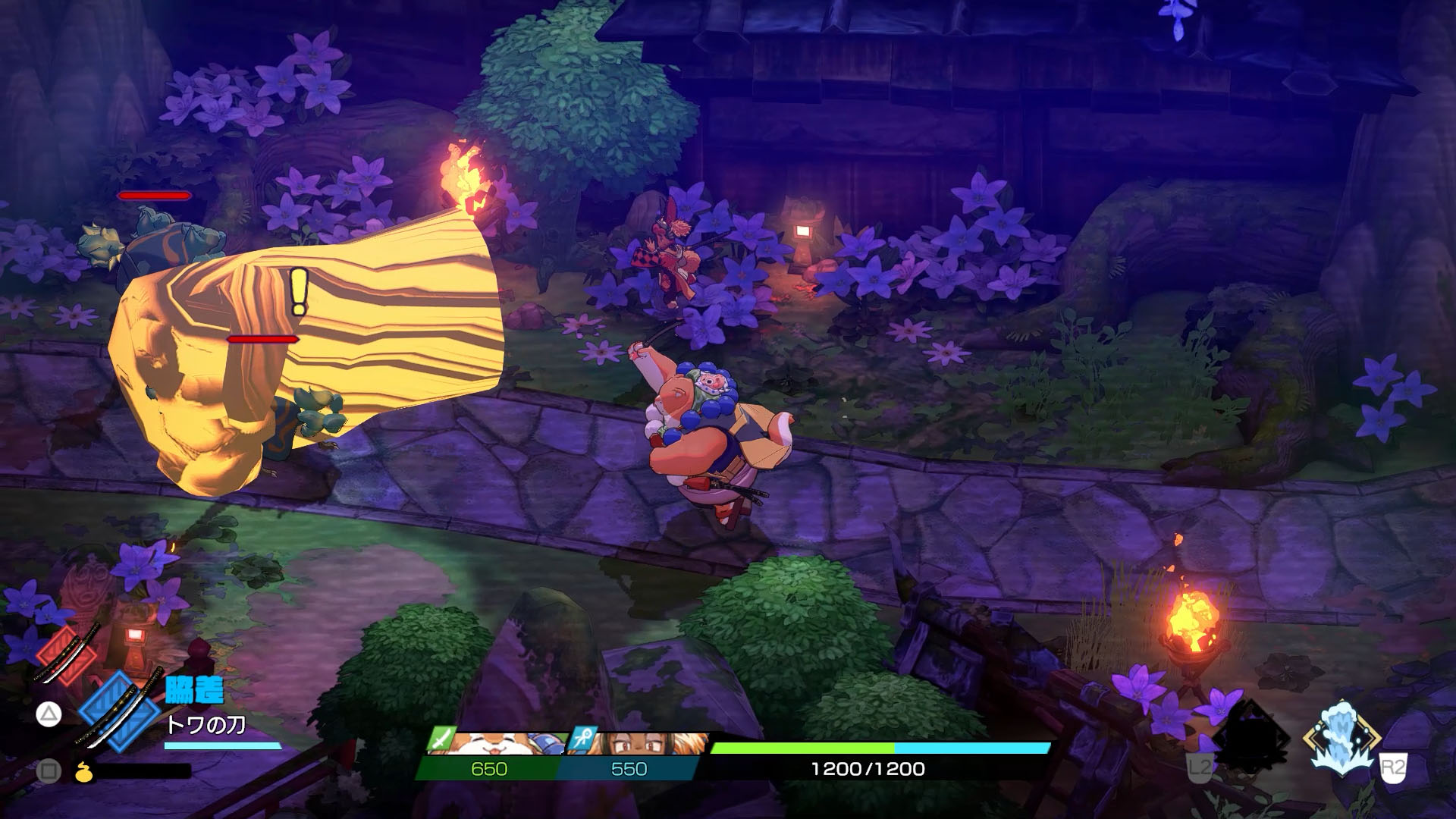Click the brown-haired girl character portrait

click(646, 744)
